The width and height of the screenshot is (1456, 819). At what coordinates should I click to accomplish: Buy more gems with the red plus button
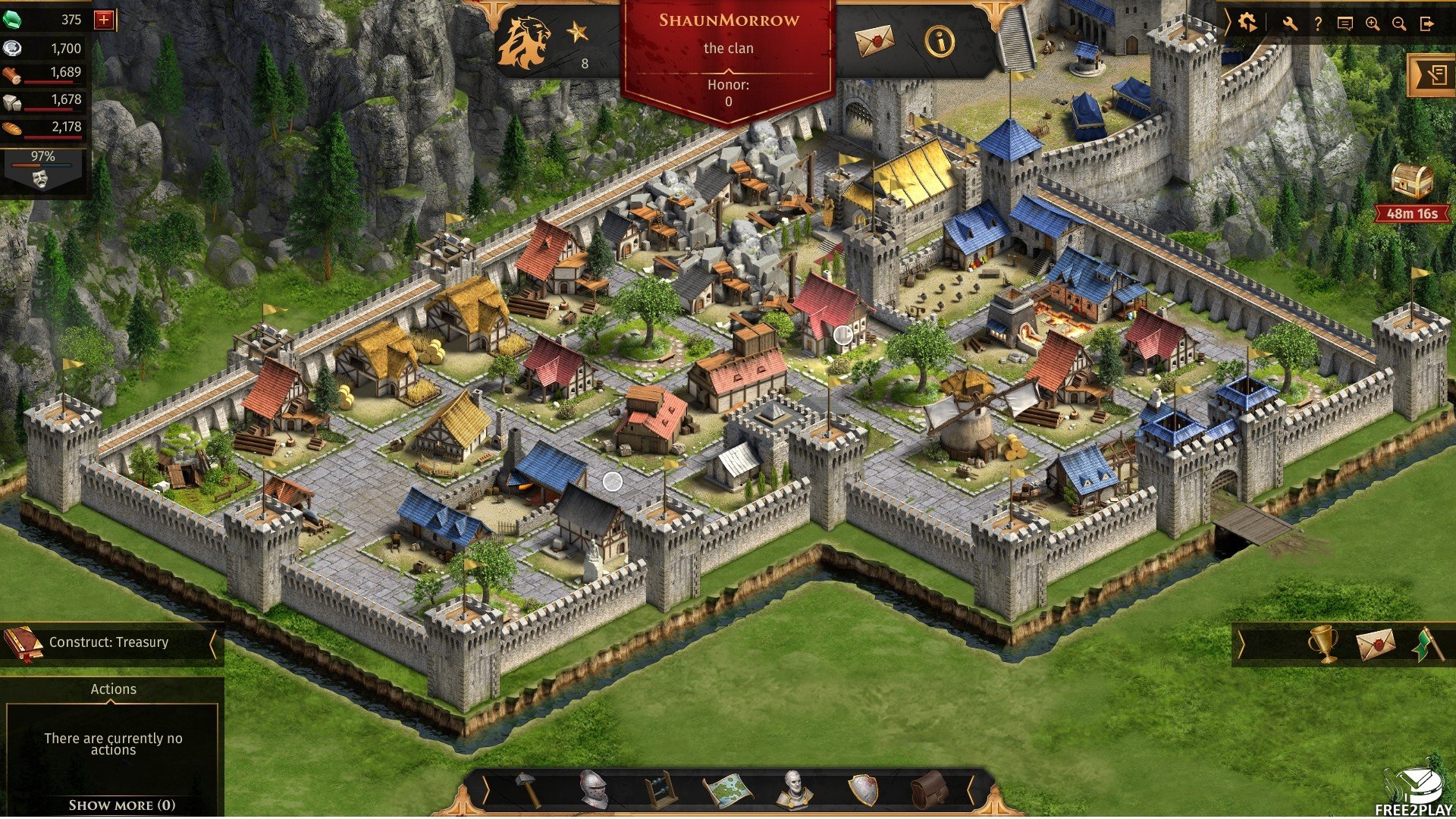point(104,20)
